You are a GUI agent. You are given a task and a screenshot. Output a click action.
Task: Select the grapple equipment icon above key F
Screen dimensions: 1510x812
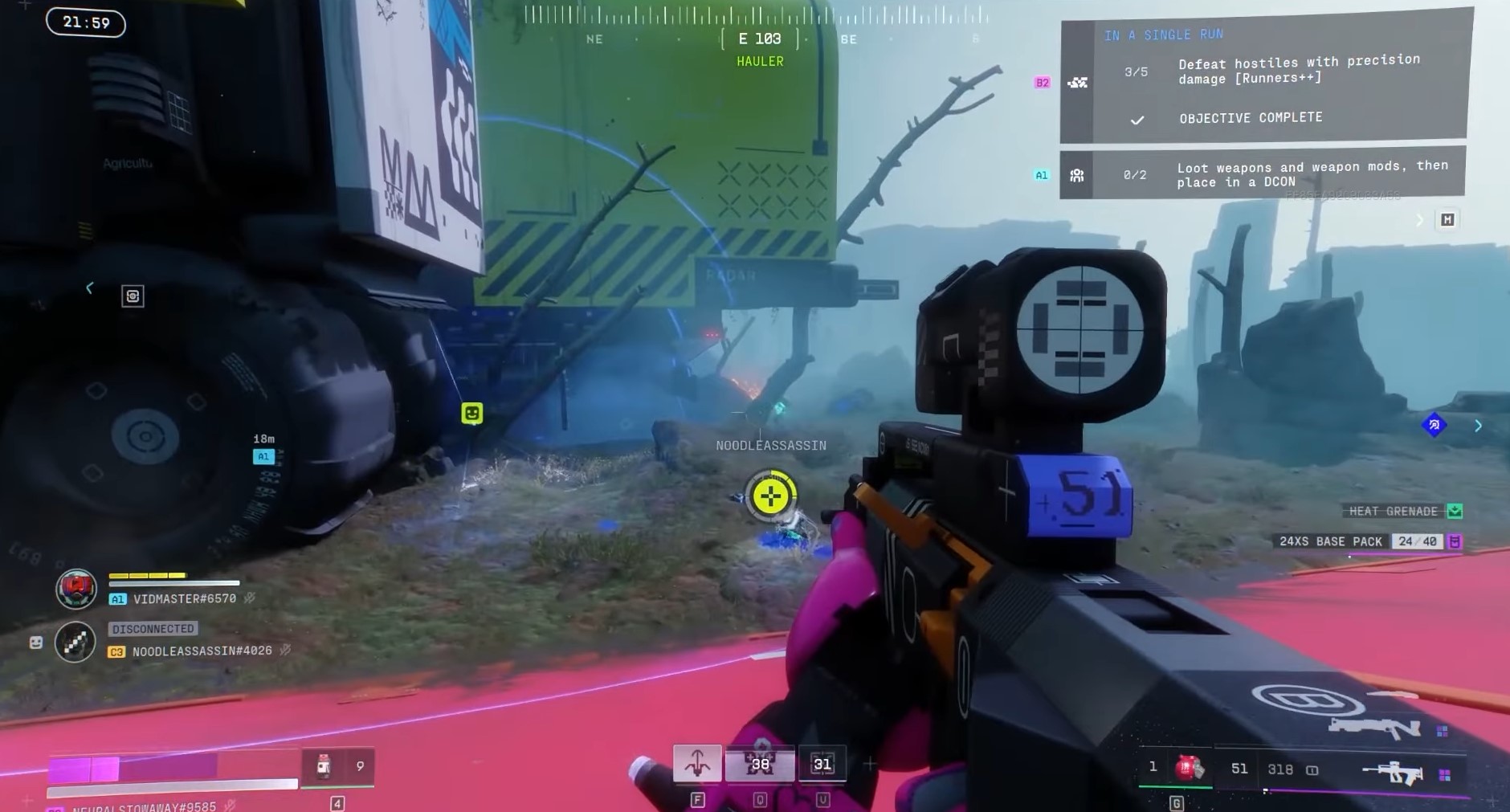[698, 761]
